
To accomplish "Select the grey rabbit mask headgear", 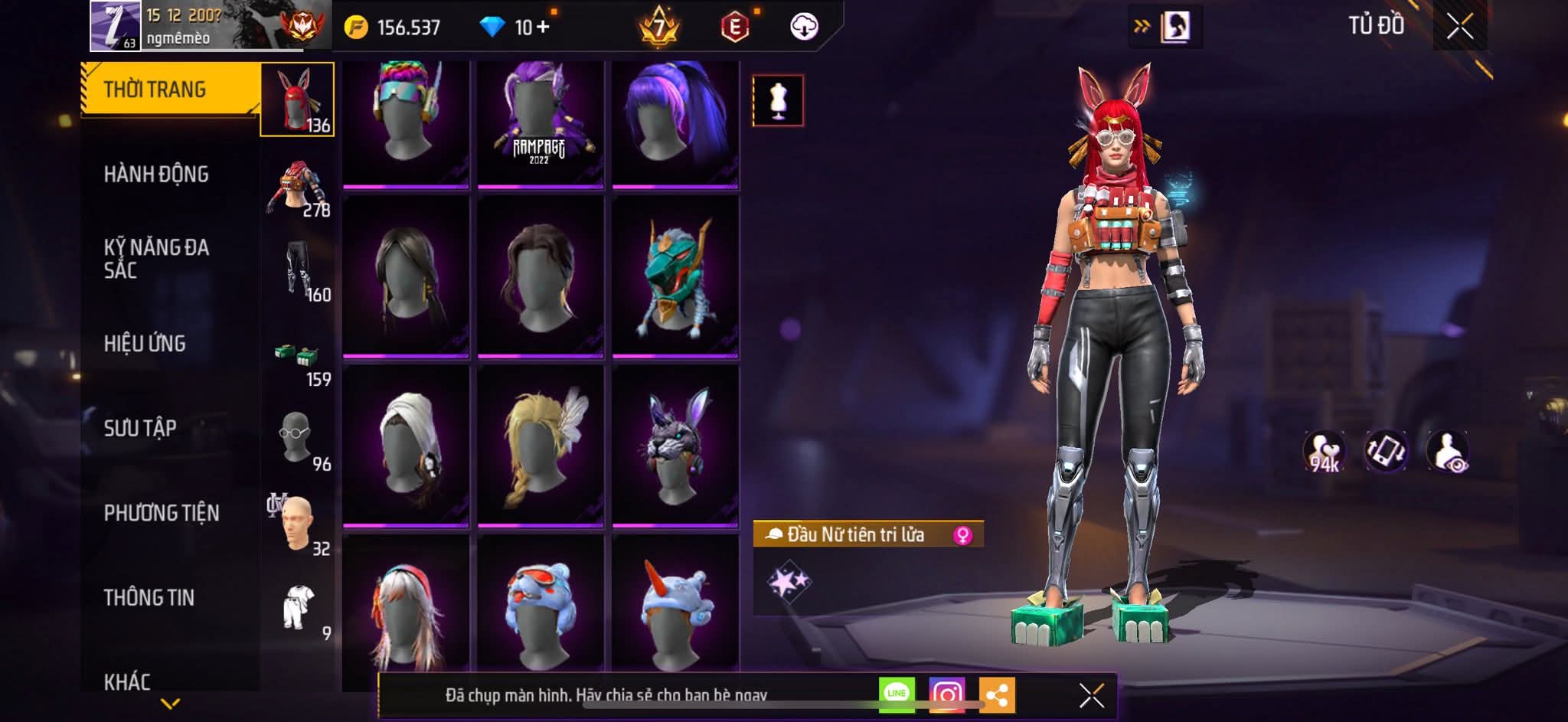I will click(675, 446).
